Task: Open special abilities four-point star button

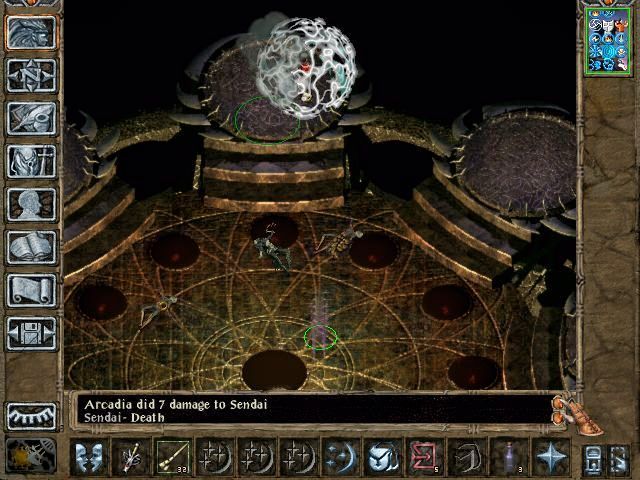Action: tap(550, 458)
